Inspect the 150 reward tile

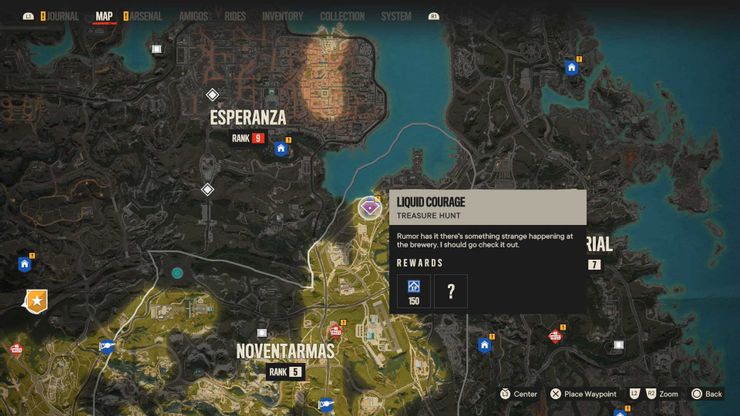pyautogui.click(x=413, y=292)
